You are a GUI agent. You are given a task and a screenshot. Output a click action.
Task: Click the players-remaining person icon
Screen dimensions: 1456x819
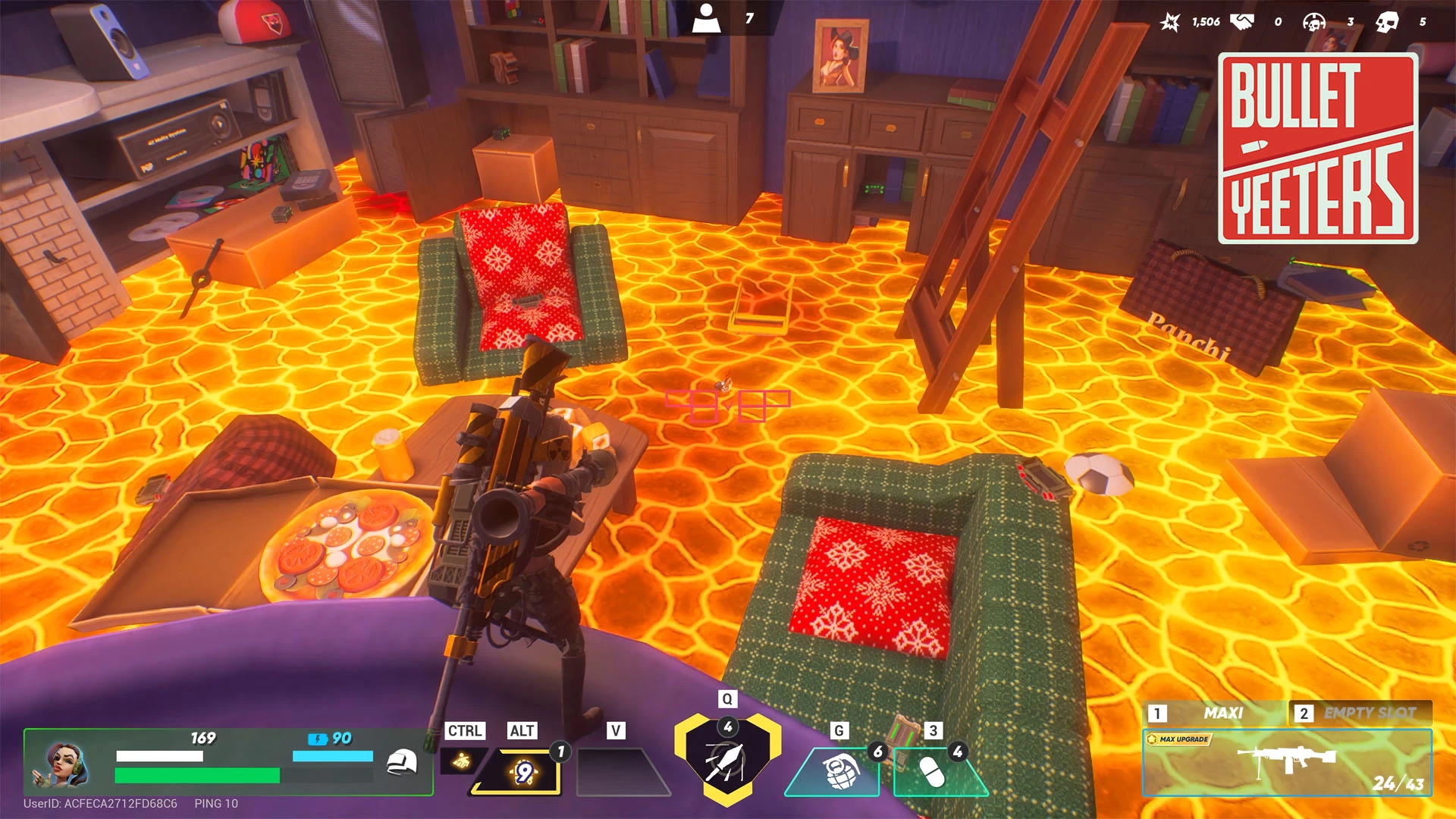pyautogui.click(x=707, y=18)
